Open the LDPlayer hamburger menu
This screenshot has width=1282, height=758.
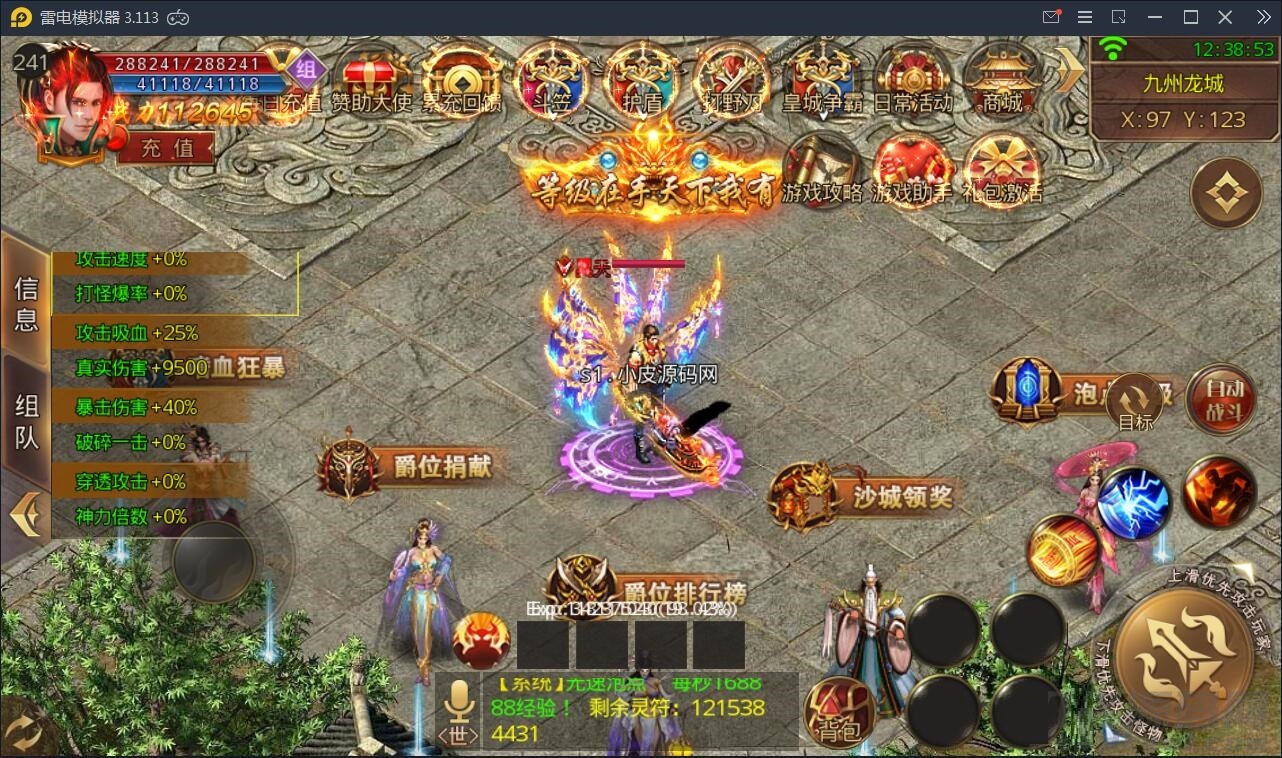(x=1083, y=16)
